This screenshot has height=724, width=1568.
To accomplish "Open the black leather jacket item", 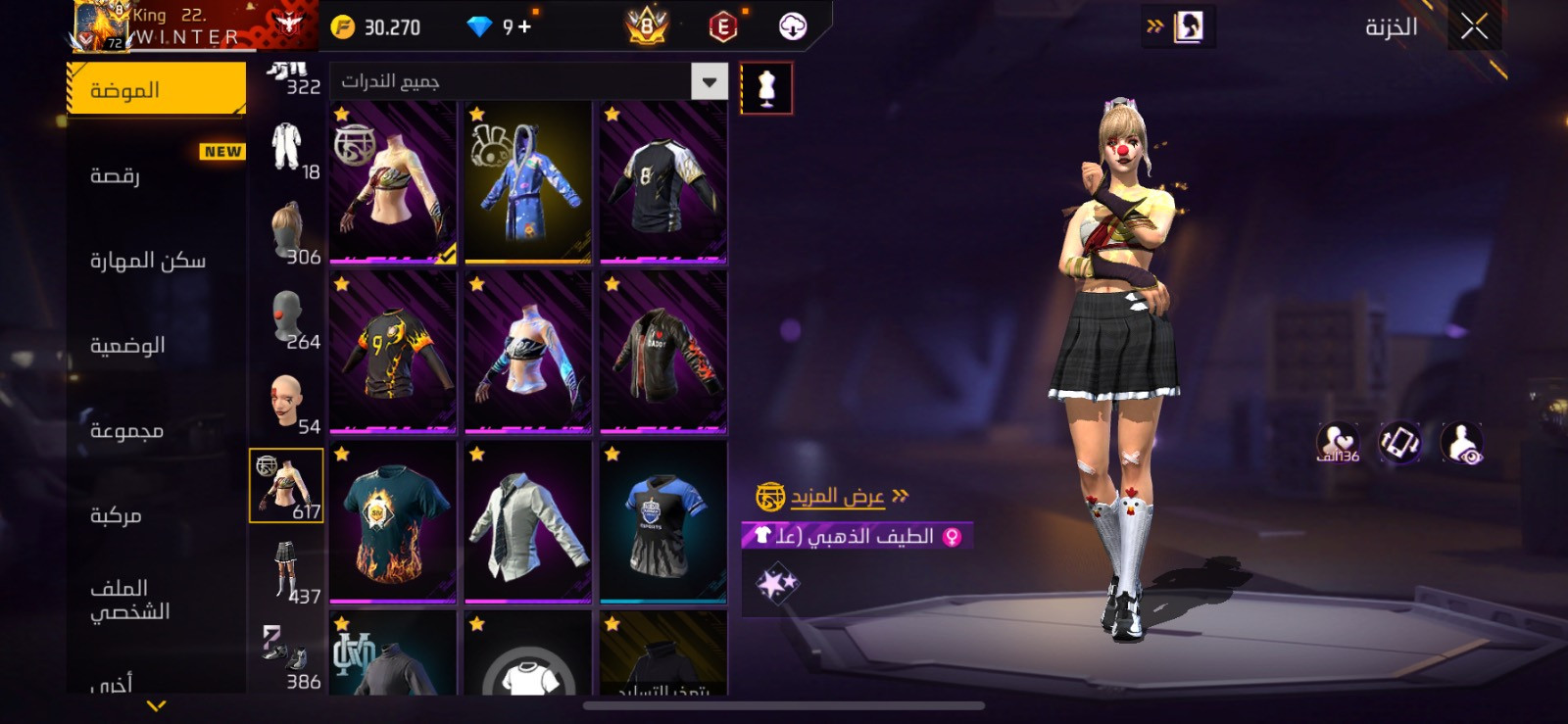I will tap(662, 353).
